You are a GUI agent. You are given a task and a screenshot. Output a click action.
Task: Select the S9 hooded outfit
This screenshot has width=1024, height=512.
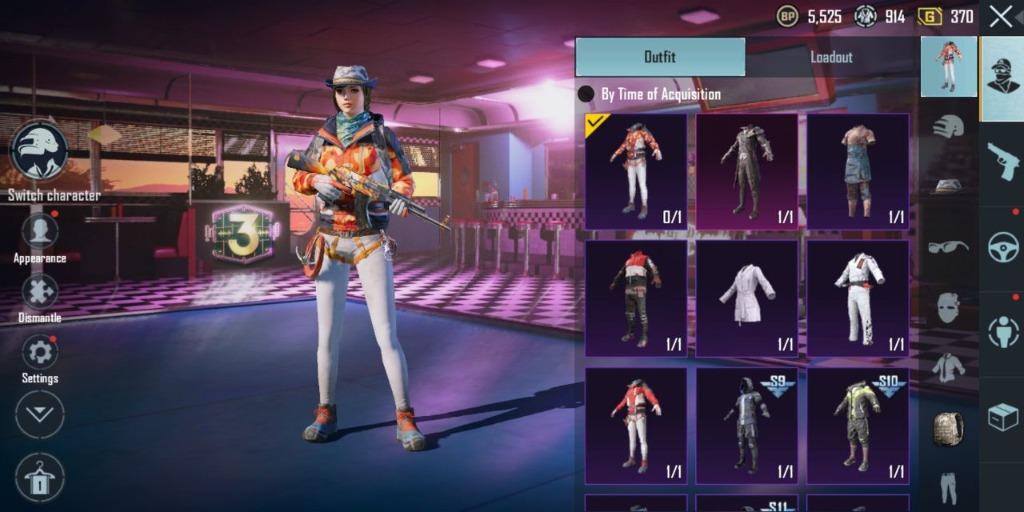[x=747, y=425]
